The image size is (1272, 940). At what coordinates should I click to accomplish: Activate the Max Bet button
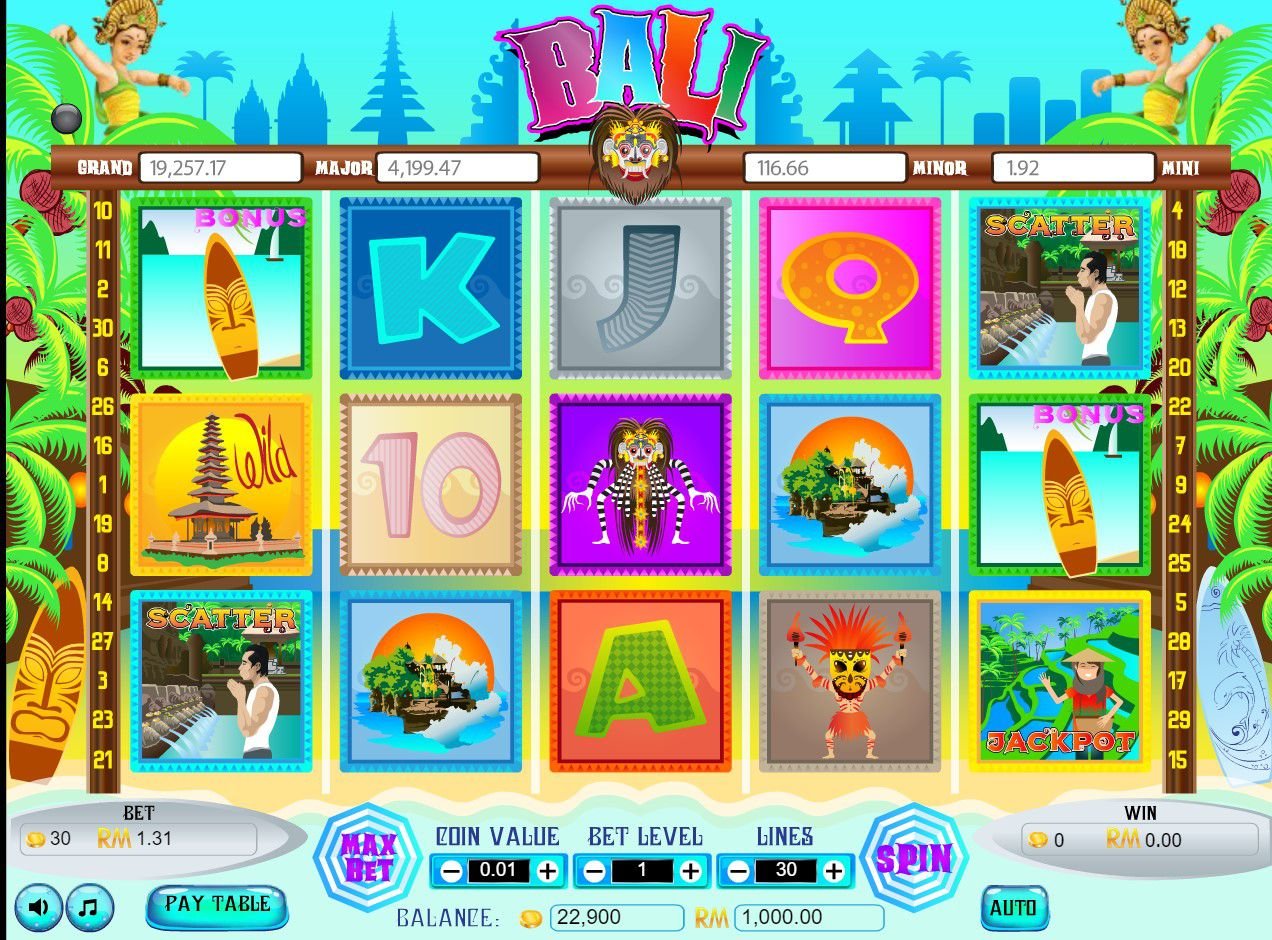point(368,858)
